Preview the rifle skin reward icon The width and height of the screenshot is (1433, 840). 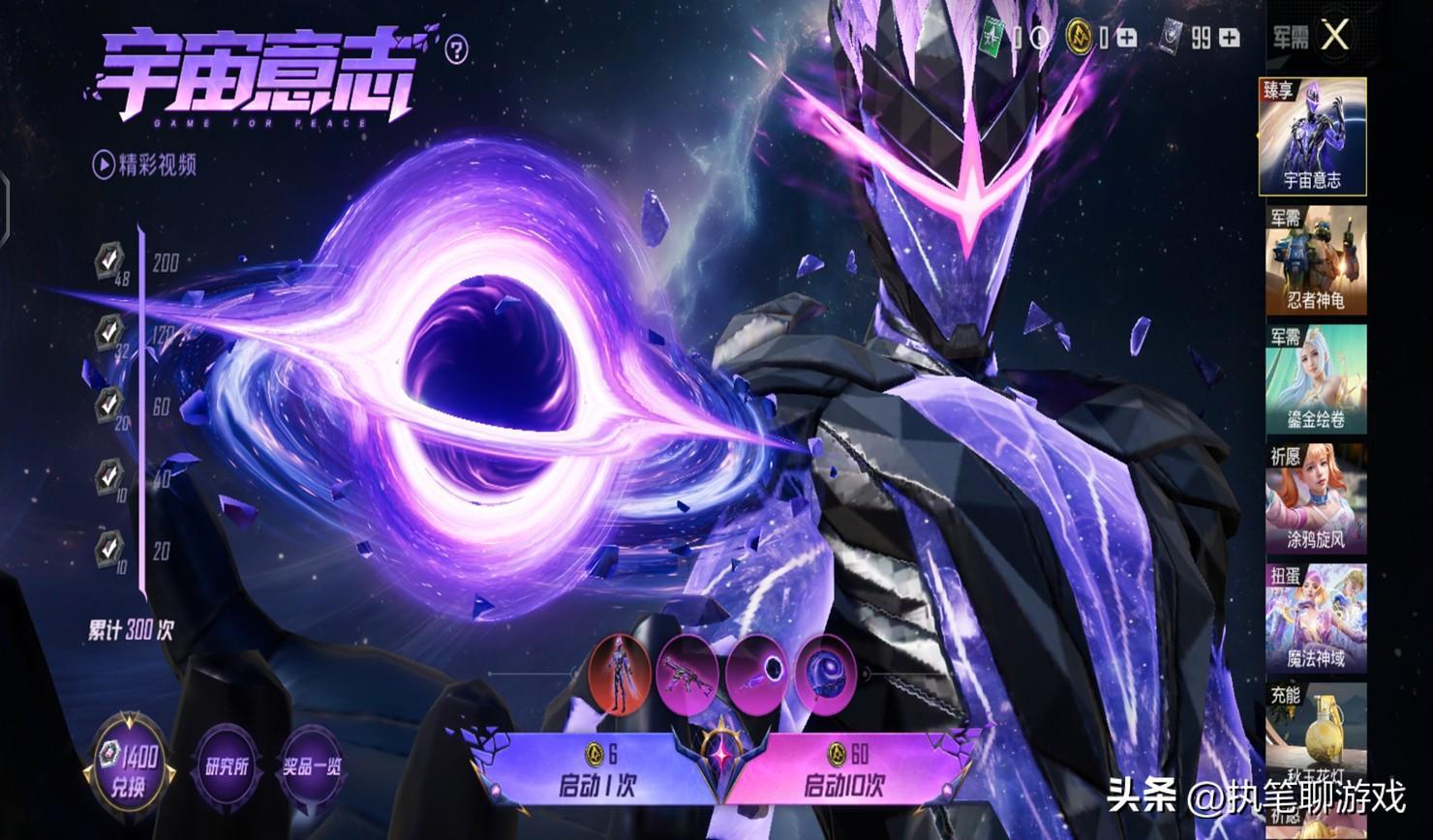687,670
